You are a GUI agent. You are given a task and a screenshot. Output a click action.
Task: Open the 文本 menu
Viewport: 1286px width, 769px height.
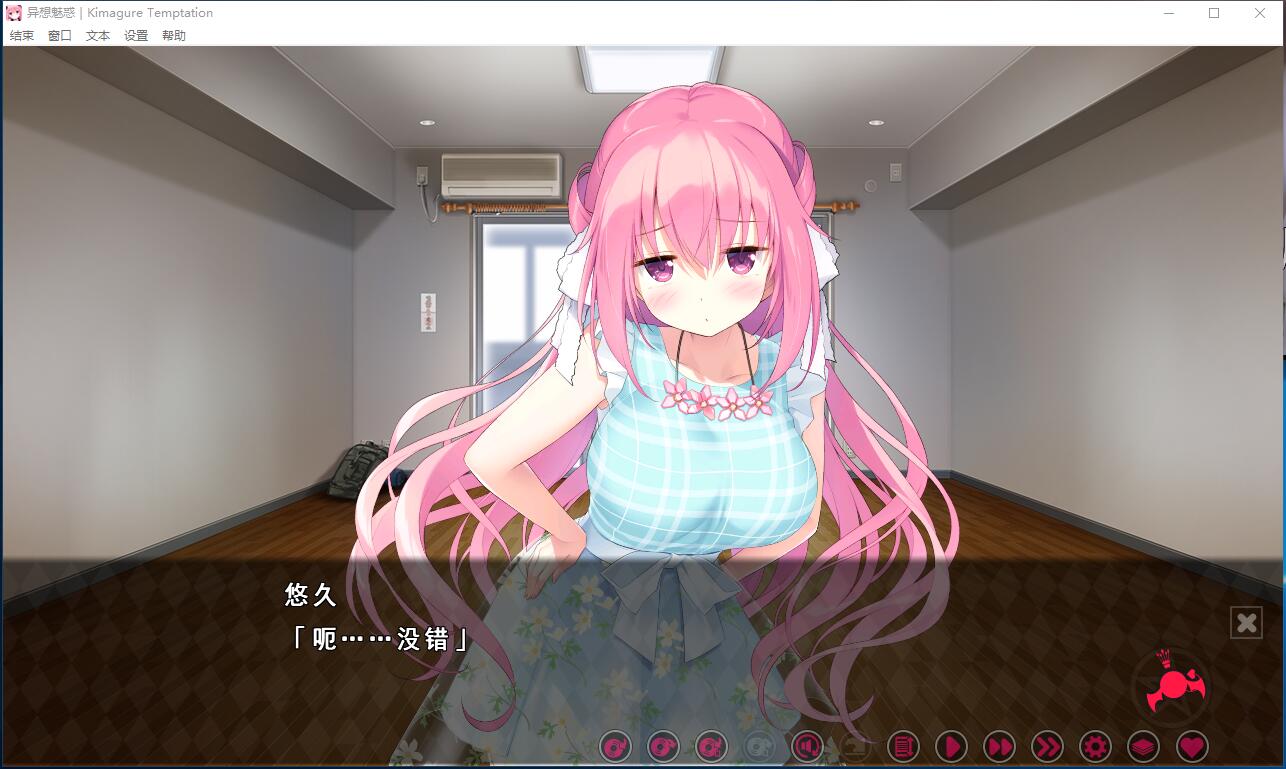tap(96, 33)
